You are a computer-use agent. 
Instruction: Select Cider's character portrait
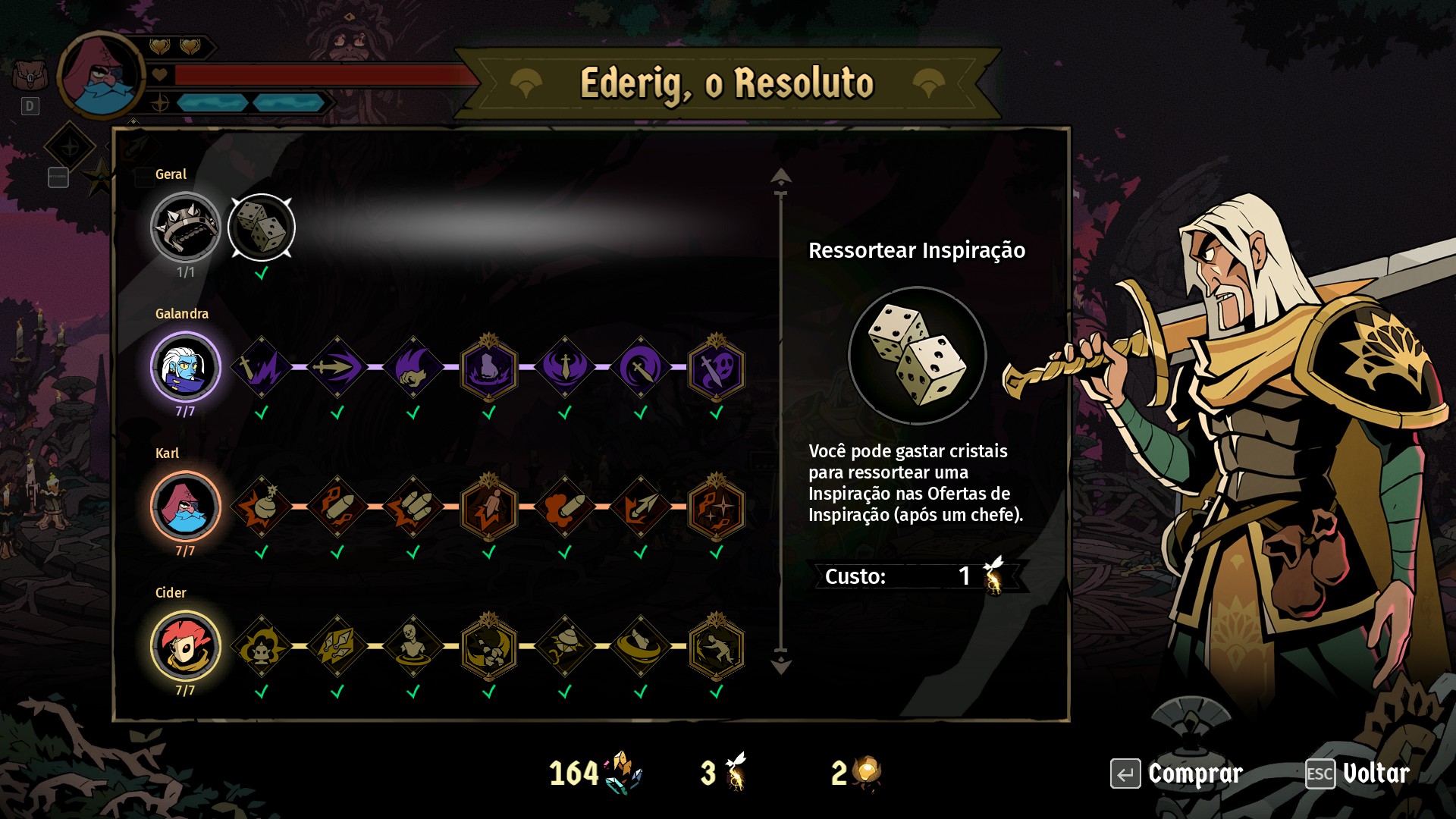coord(185,646)
